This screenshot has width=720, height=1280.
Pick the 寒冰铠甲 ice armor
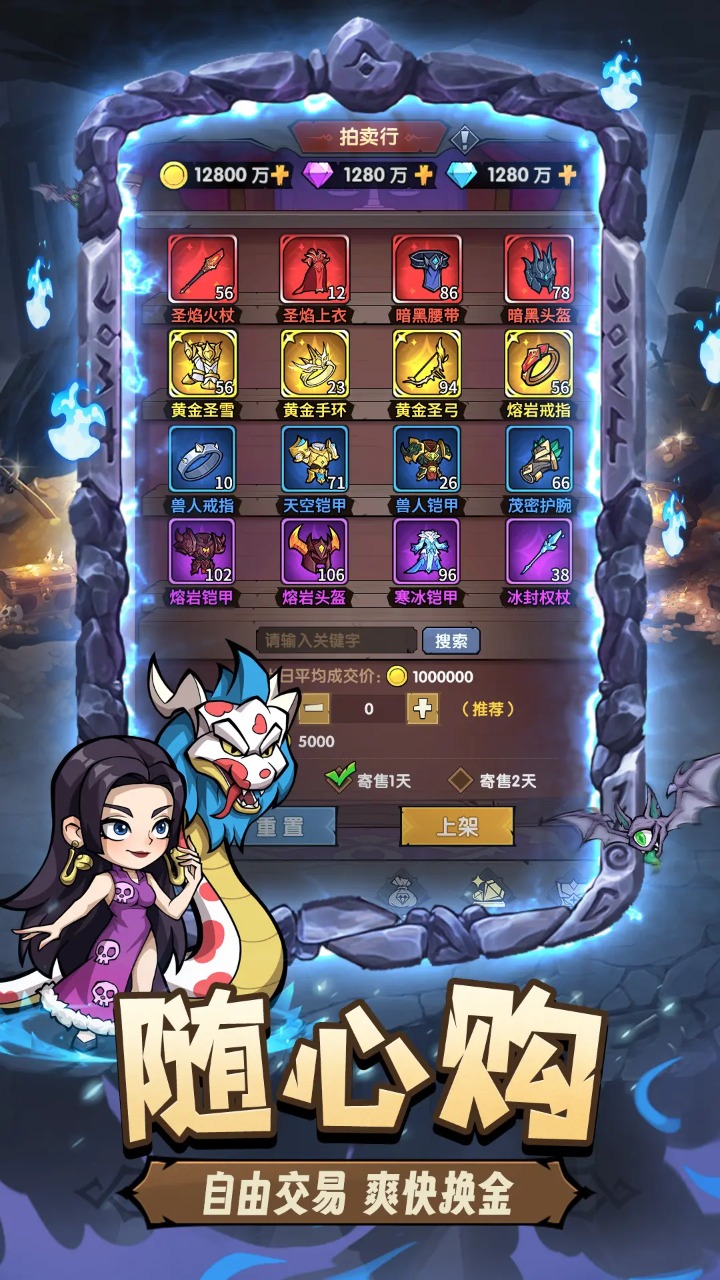pyautogui.click(x=426, y=551)
